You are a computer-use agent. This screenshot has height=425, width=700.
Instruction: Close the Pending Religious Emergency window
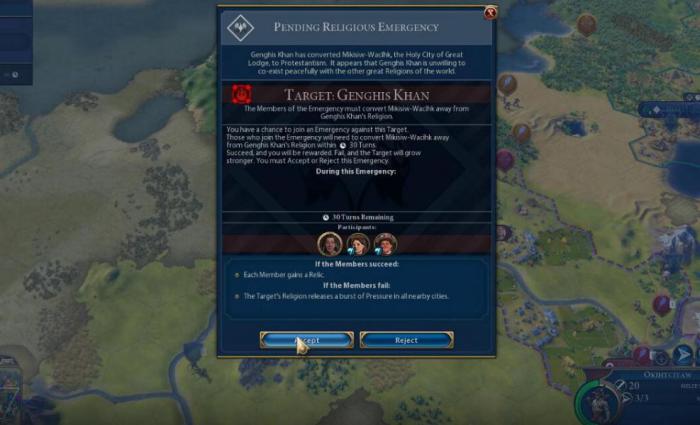point(490,13)
